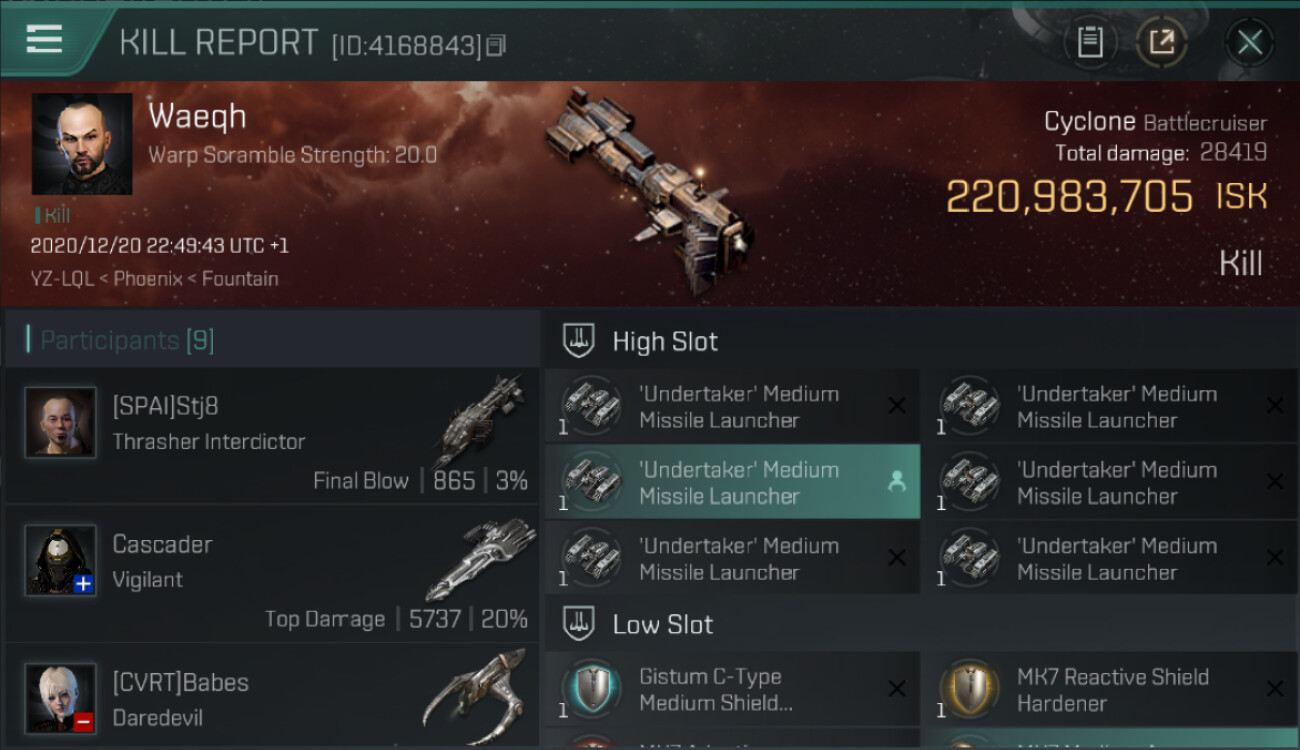Choose the Gistum C-Type Medium Shield module
Viewport: 1300px width, 750px height.
coord(731,689)
